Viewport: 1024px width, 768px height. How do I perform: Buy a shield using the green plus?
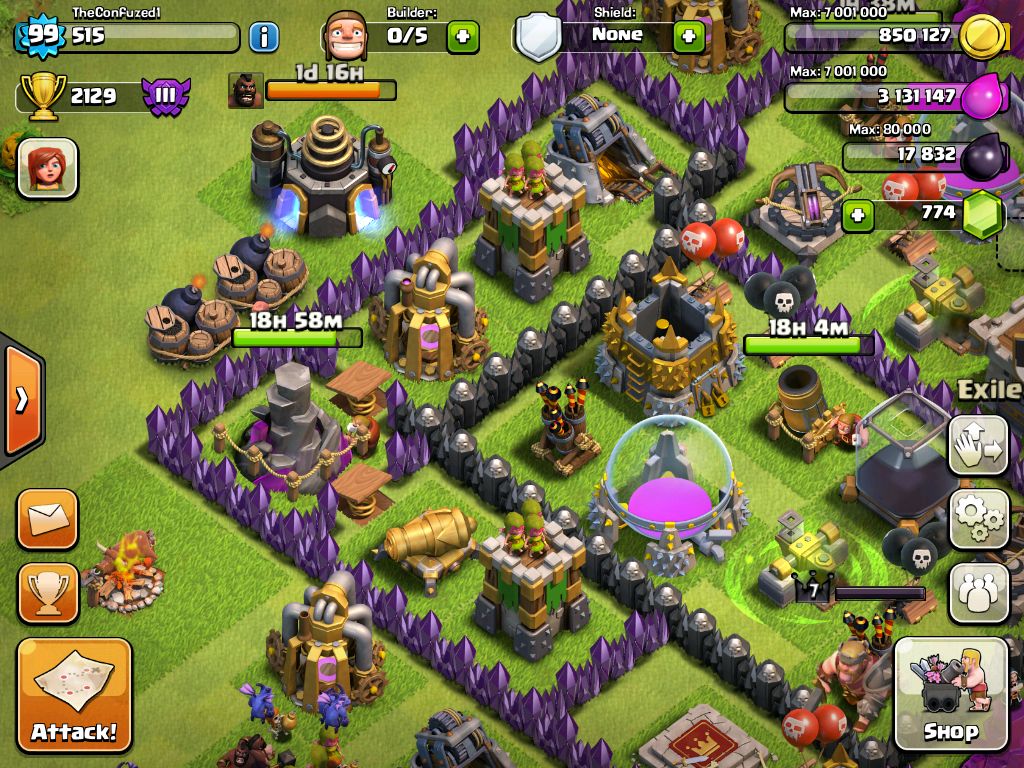click(x=688, y=37)
